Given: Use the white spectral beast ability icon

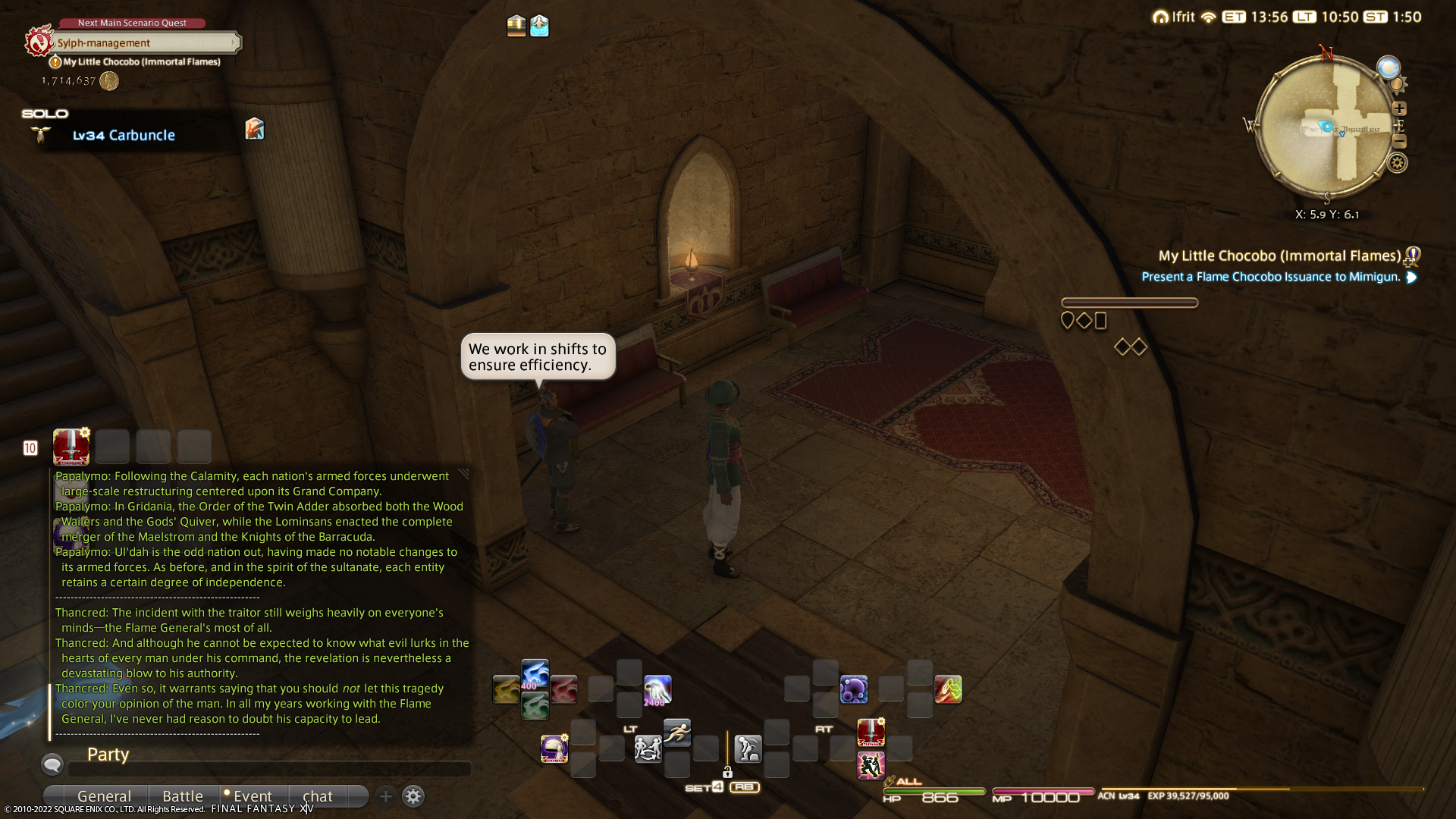Looking at the screenshot, I should [657, 689].
